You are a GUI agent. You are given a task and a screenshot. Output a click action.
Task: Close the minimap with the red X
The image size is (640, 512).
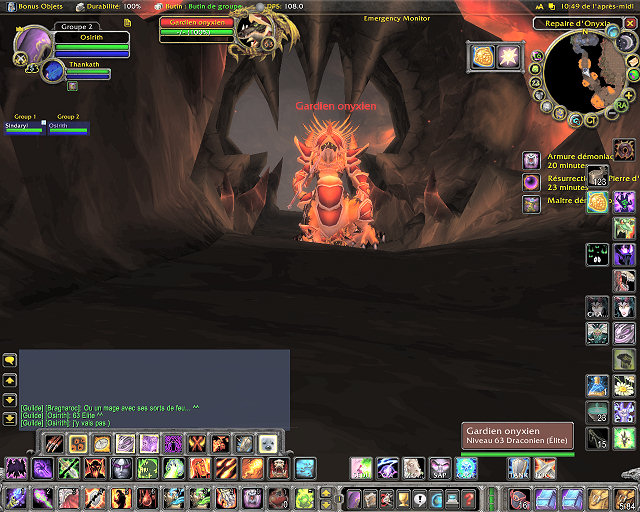pyautogui.click(x=628, y=23)
